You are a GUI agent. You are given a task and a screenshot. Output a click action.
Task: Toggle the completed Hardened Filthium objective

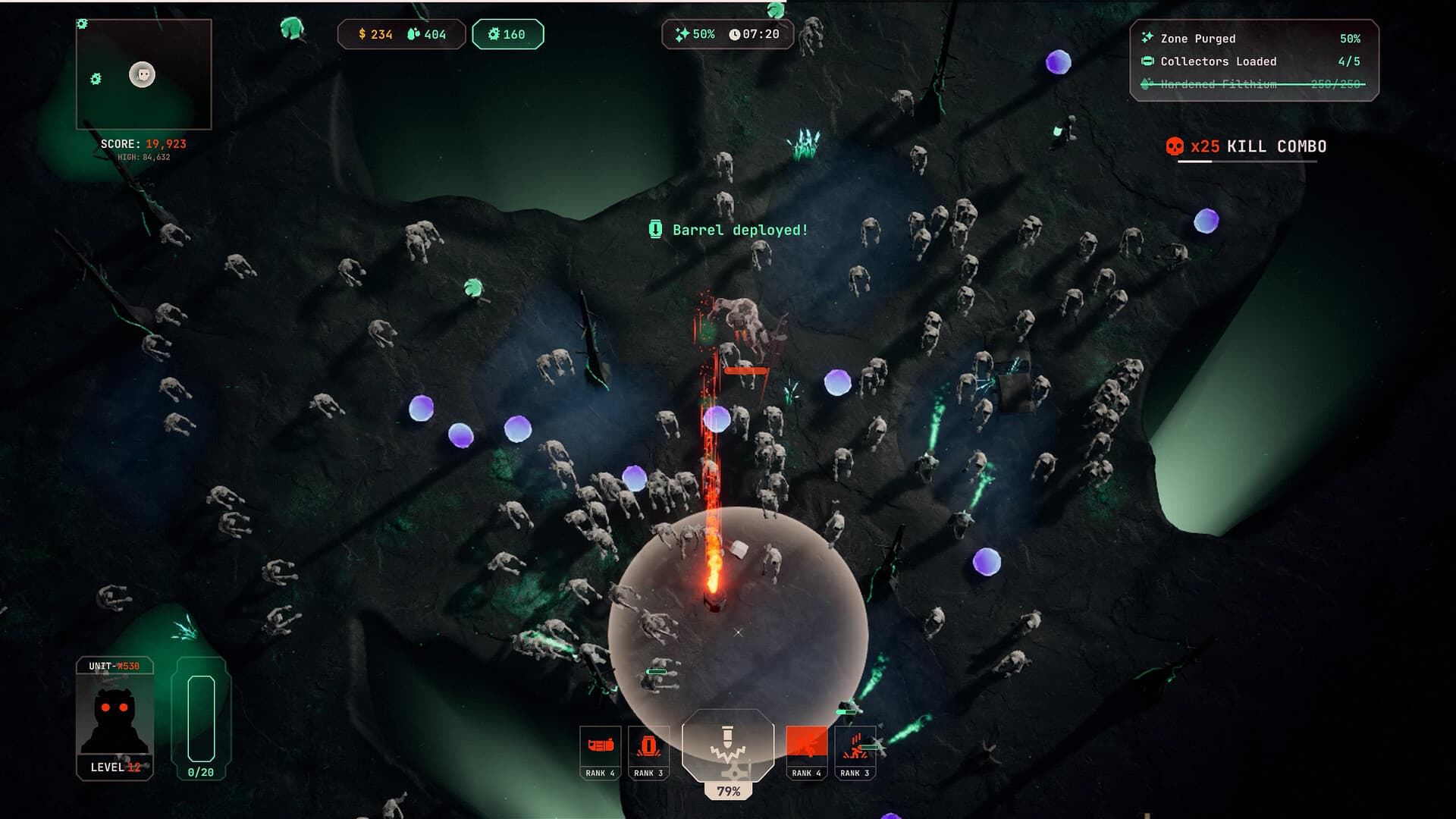pyautogui.click(x=1251, y=84)
